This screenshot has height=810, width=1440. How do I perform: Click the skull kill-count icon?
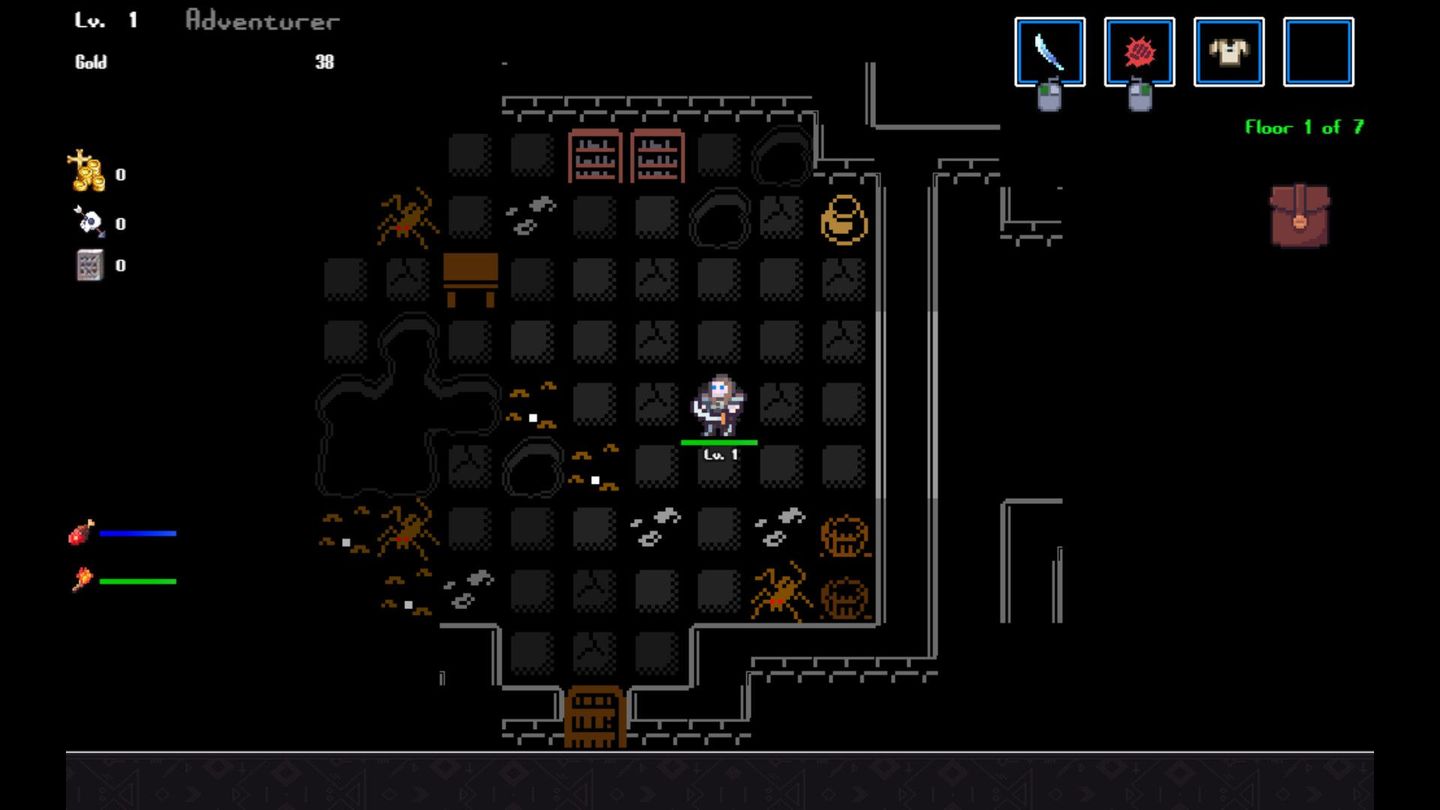point(88,222)
